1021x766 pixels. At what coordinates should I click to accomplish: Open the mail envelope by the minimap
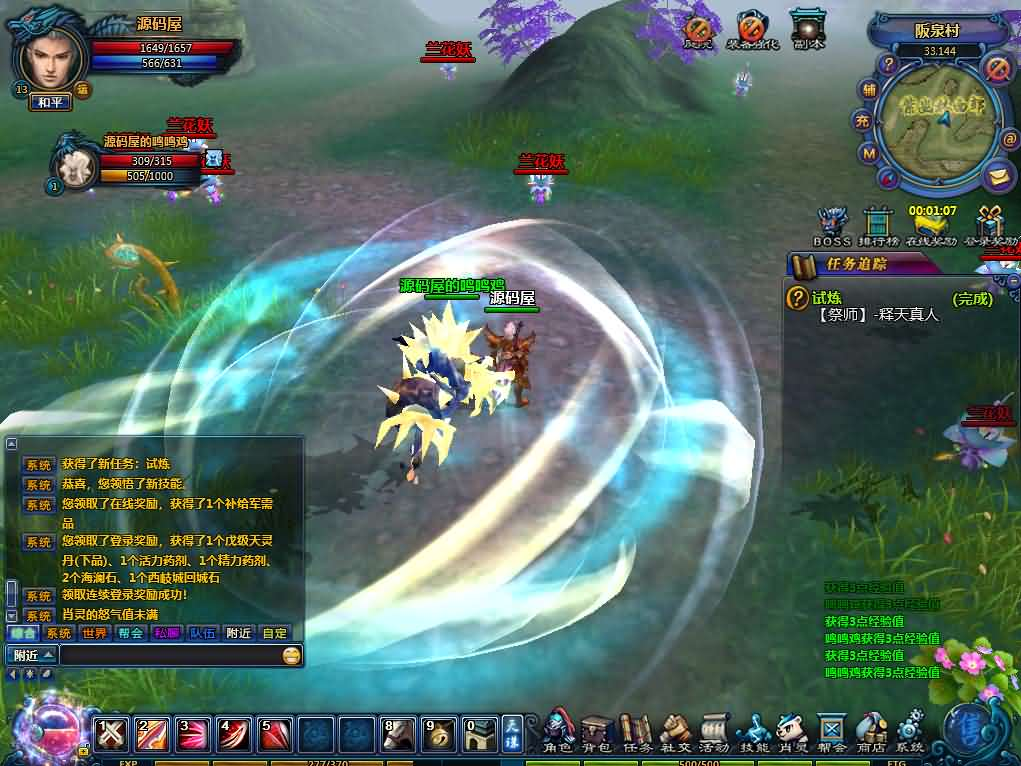996,176
